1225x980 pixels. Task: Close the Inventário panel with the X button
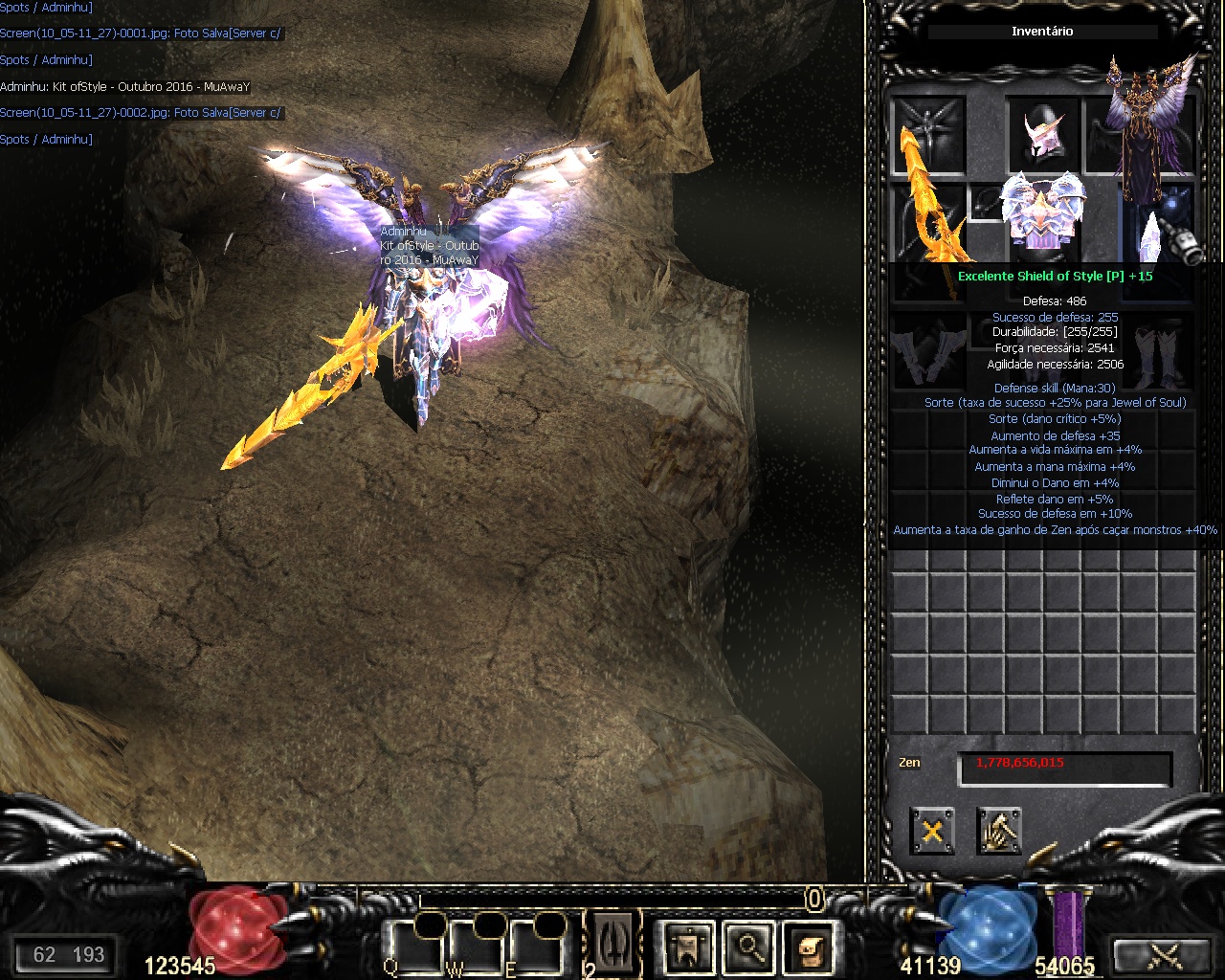pyautogui.click(x=931, y=831)
